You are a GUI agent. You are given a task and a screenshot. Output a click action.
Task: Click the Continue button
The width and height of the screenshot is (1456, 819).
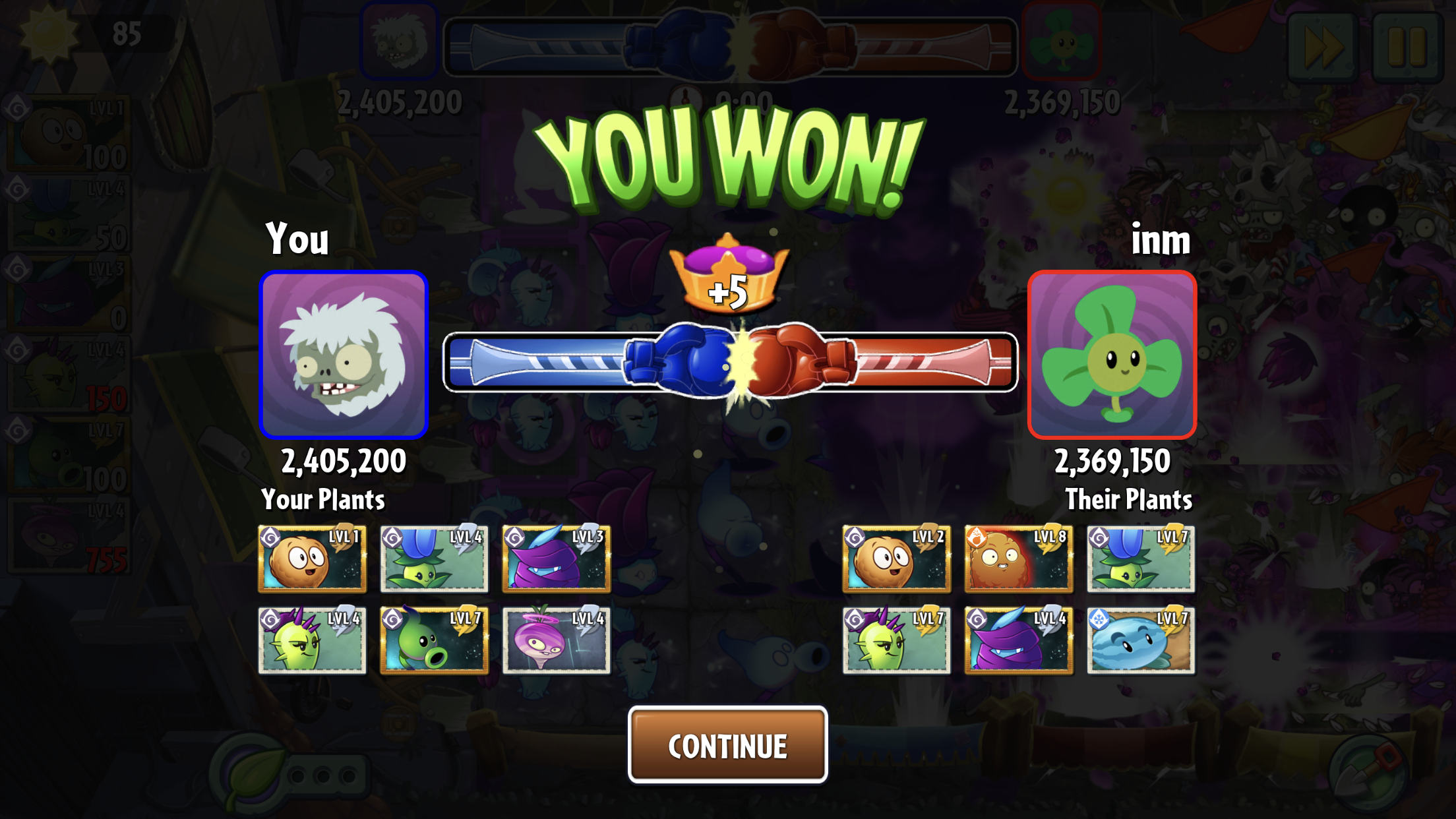(727, 745)
